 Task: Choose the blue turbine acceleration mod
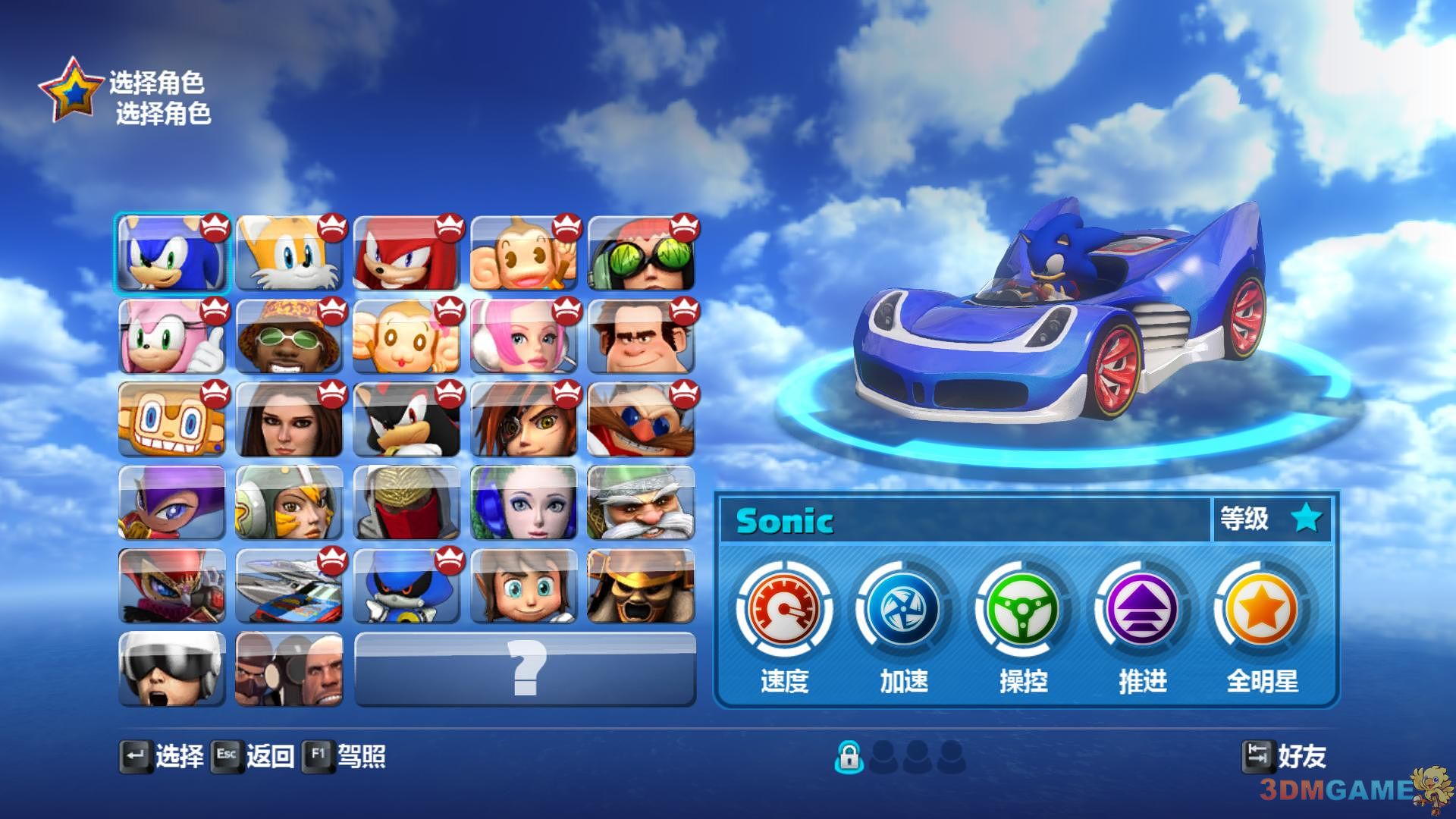click(x=903, y=609)
